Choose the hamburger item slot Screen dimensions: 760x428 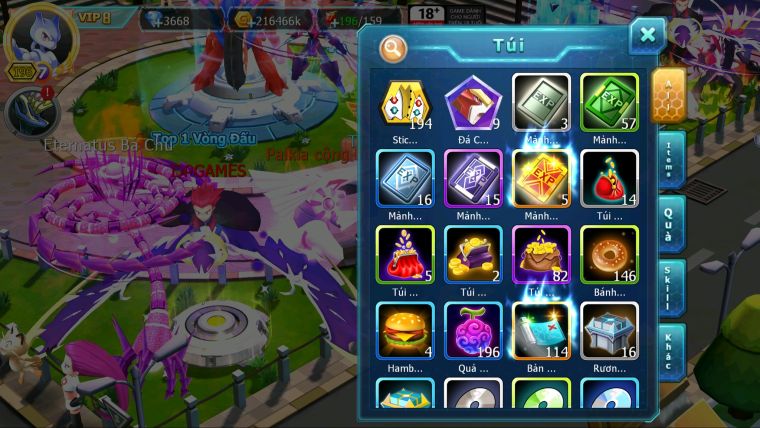pos(405,330)
